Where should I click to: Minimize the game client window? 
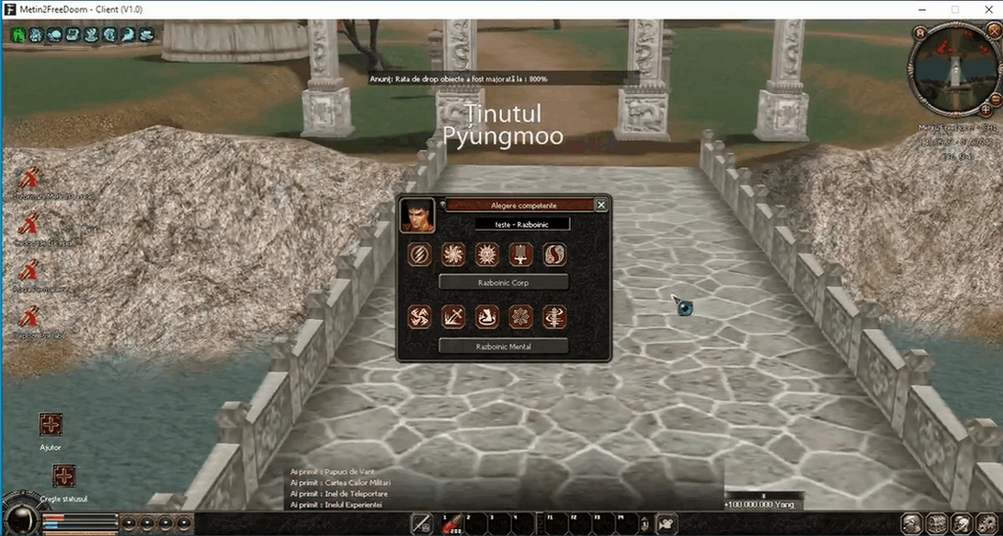click(x=922, y=9)
